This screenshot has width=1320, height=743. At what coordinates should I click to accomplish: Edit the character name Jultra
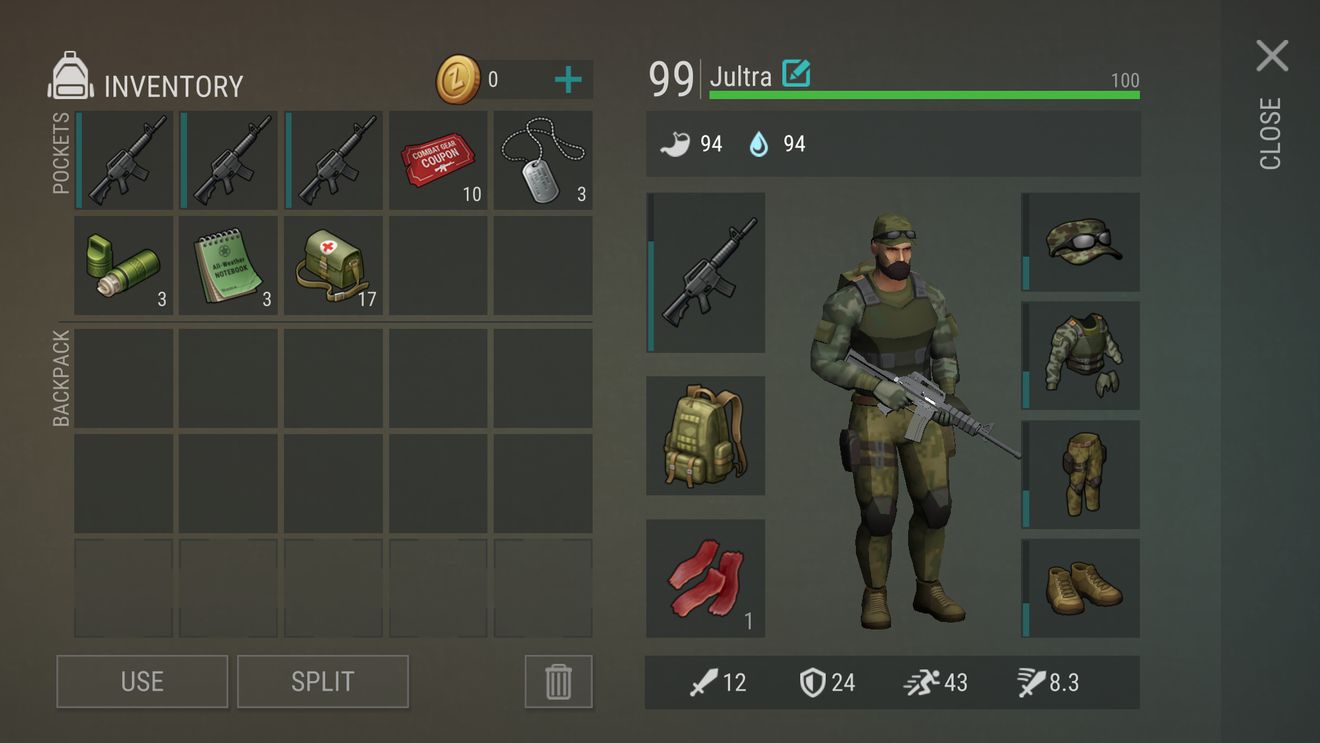(x=795, y=74)
